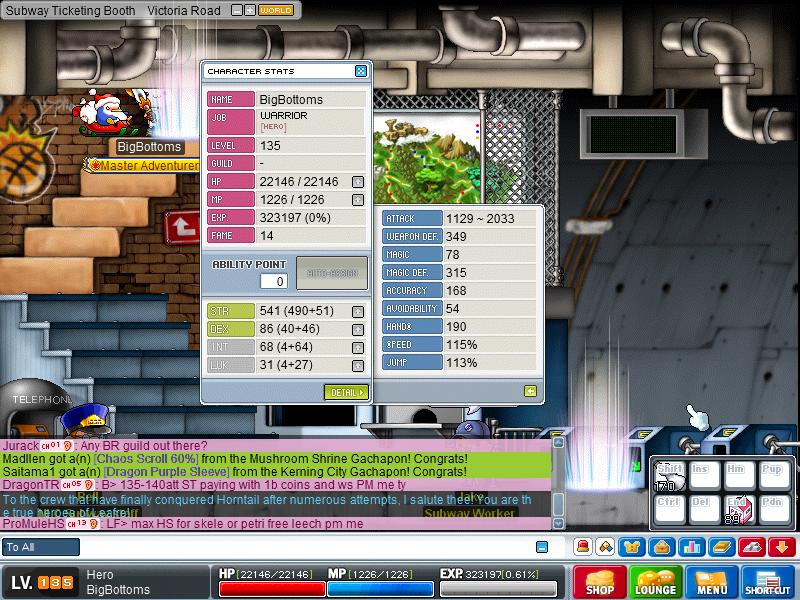Raise the LUK stat

[x=358, y=365]
